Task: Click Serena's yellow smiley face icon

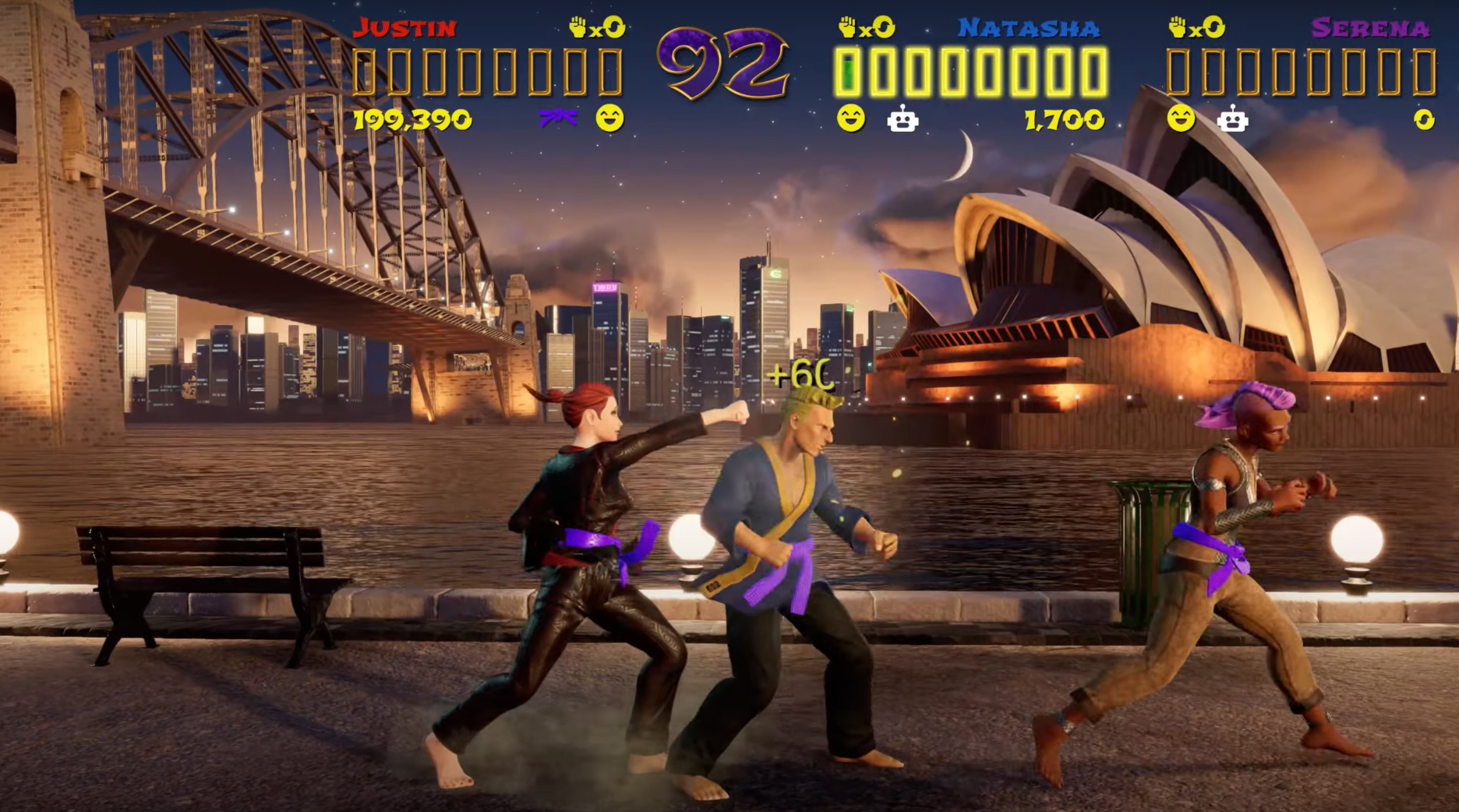Action: (x=1181, y=118)
